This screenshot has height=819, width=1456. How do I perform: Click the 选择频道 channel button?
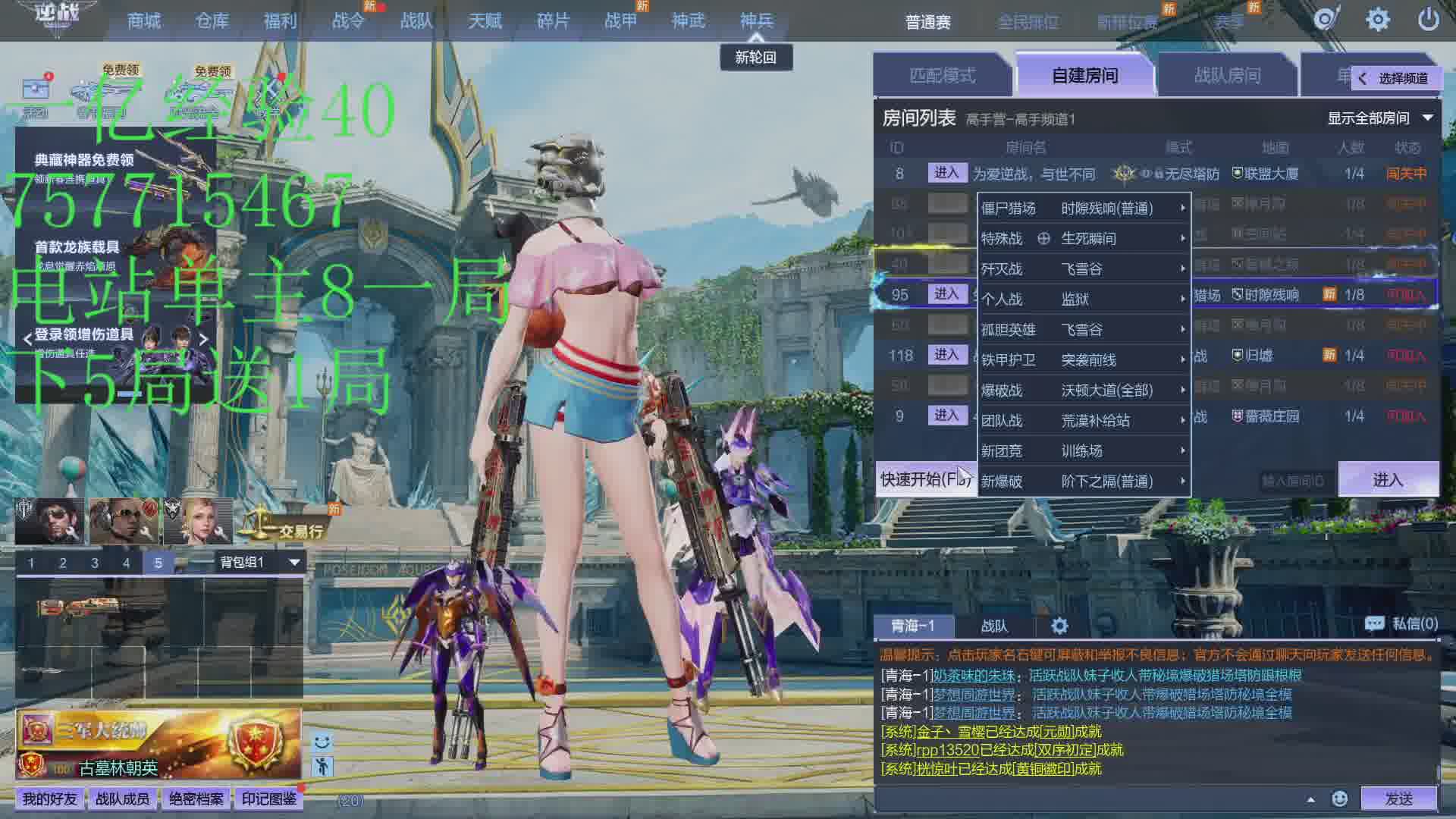(1394, 78)
